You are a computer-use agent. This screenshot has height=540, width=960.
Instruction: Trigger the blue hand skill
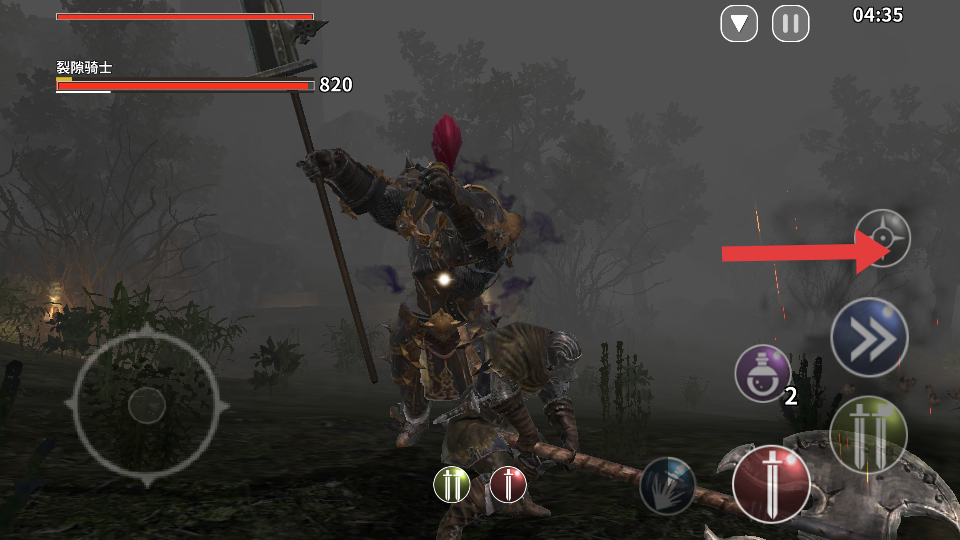pos(667,486)
